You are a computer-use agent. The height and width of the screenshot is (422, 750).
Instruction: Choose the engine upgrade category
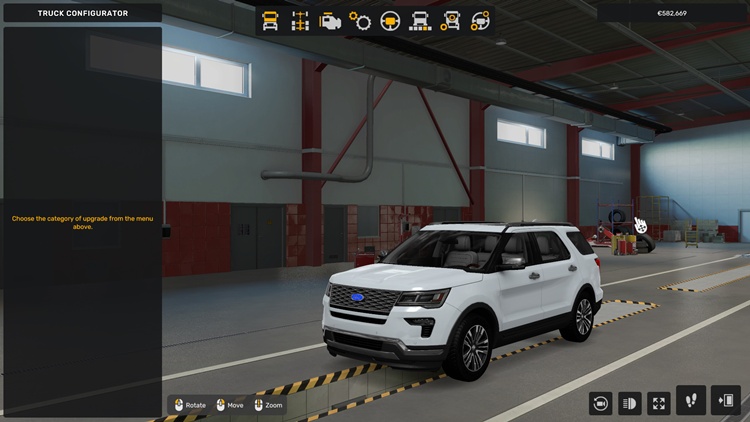330,21
